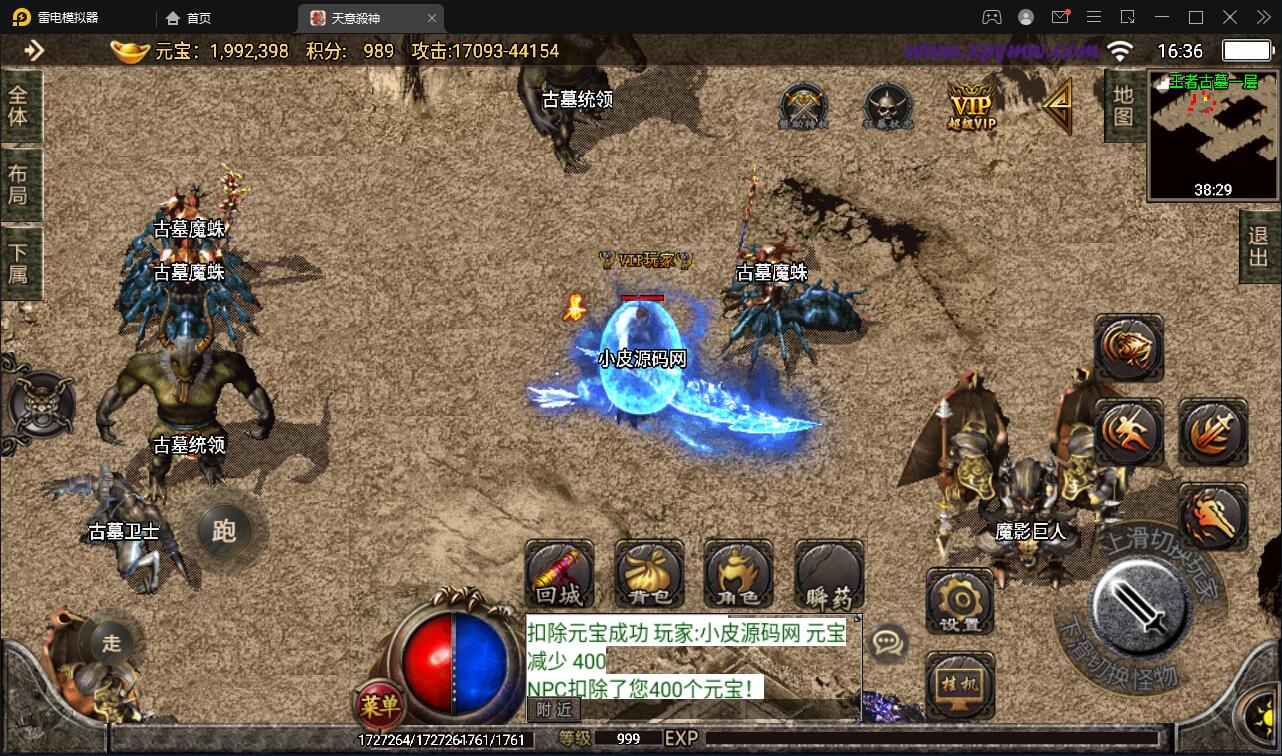The height and width of the screenshot is (756, 1282).
Task: Open the 地图 map button
Action: (1123, 105)
